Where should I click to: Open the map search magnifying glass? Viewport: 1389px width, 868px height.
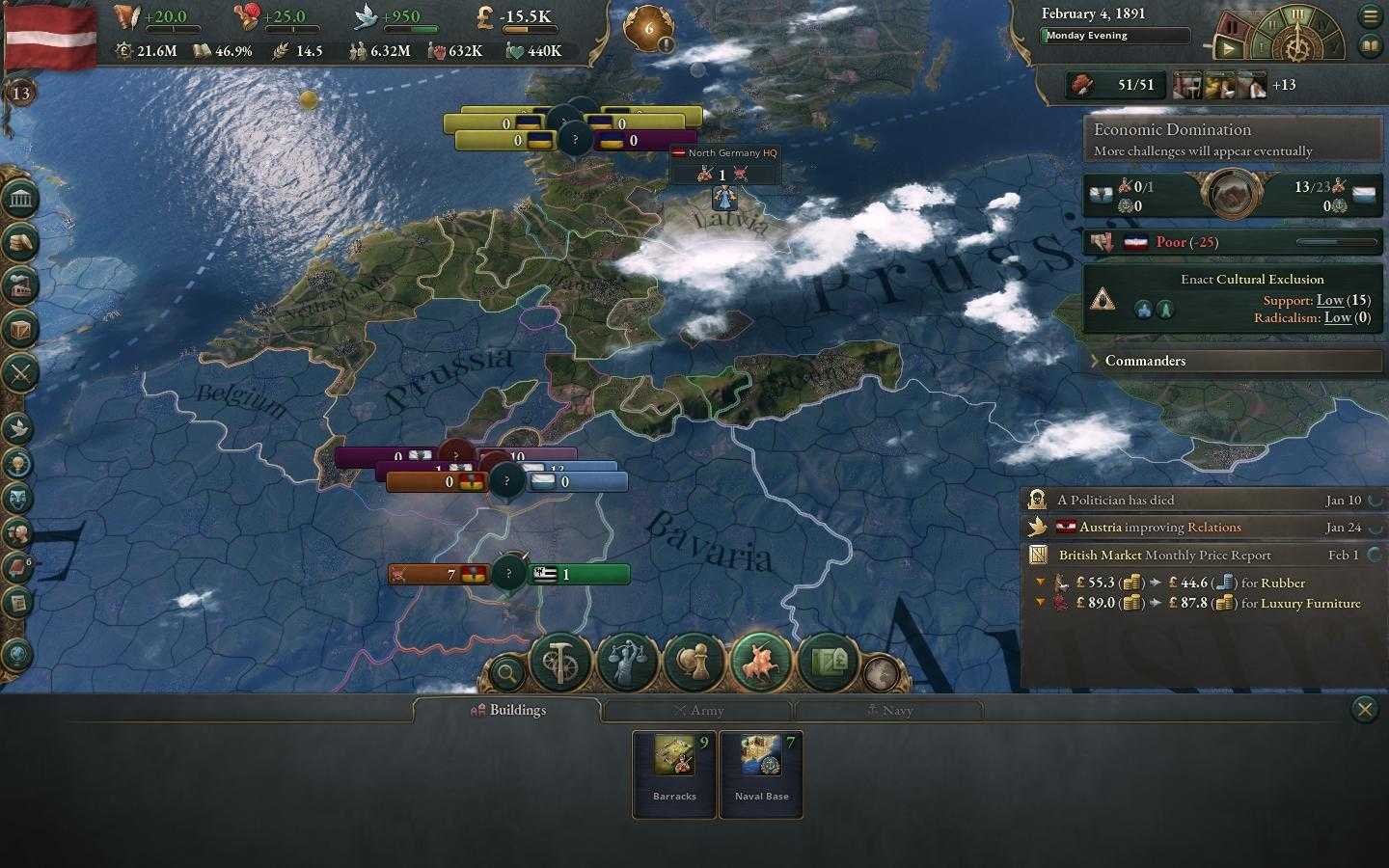506,672
